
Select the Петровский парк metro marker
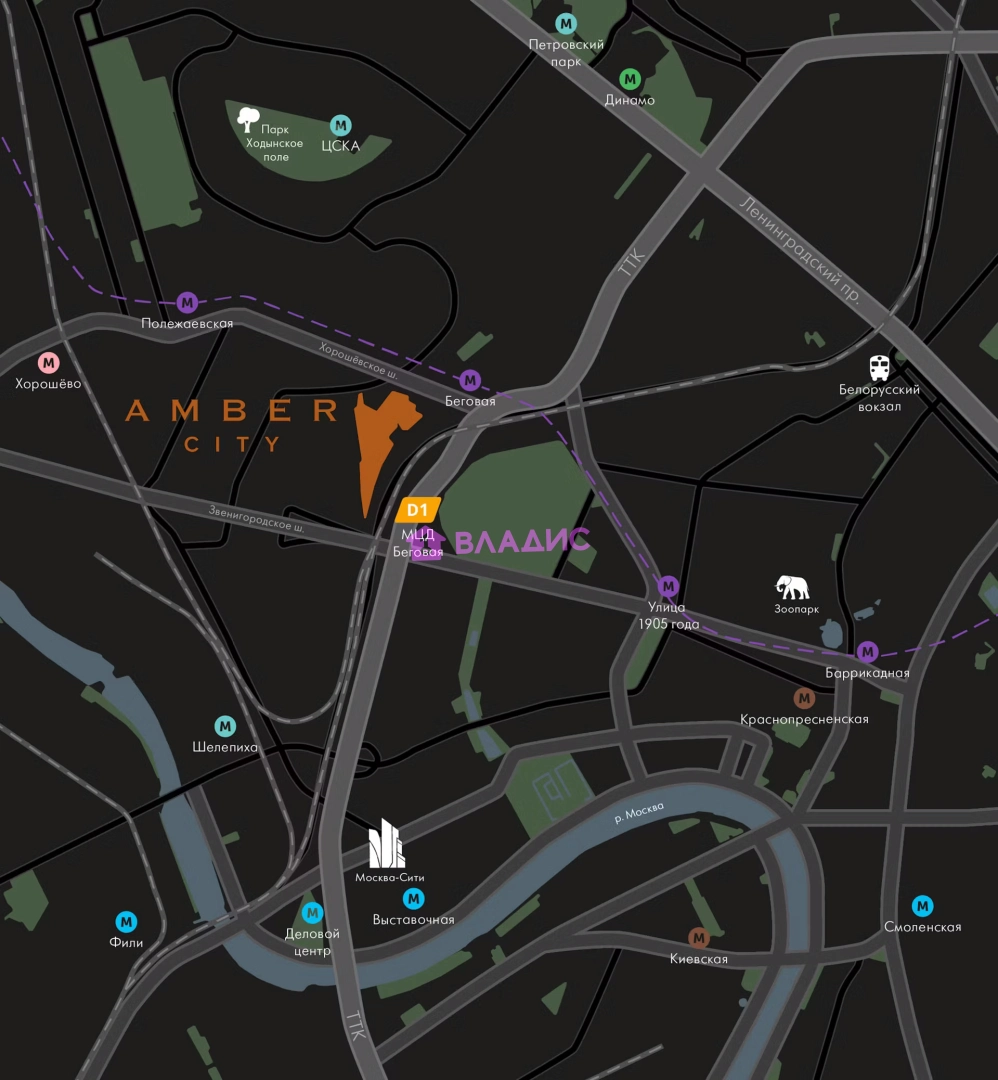567,23
